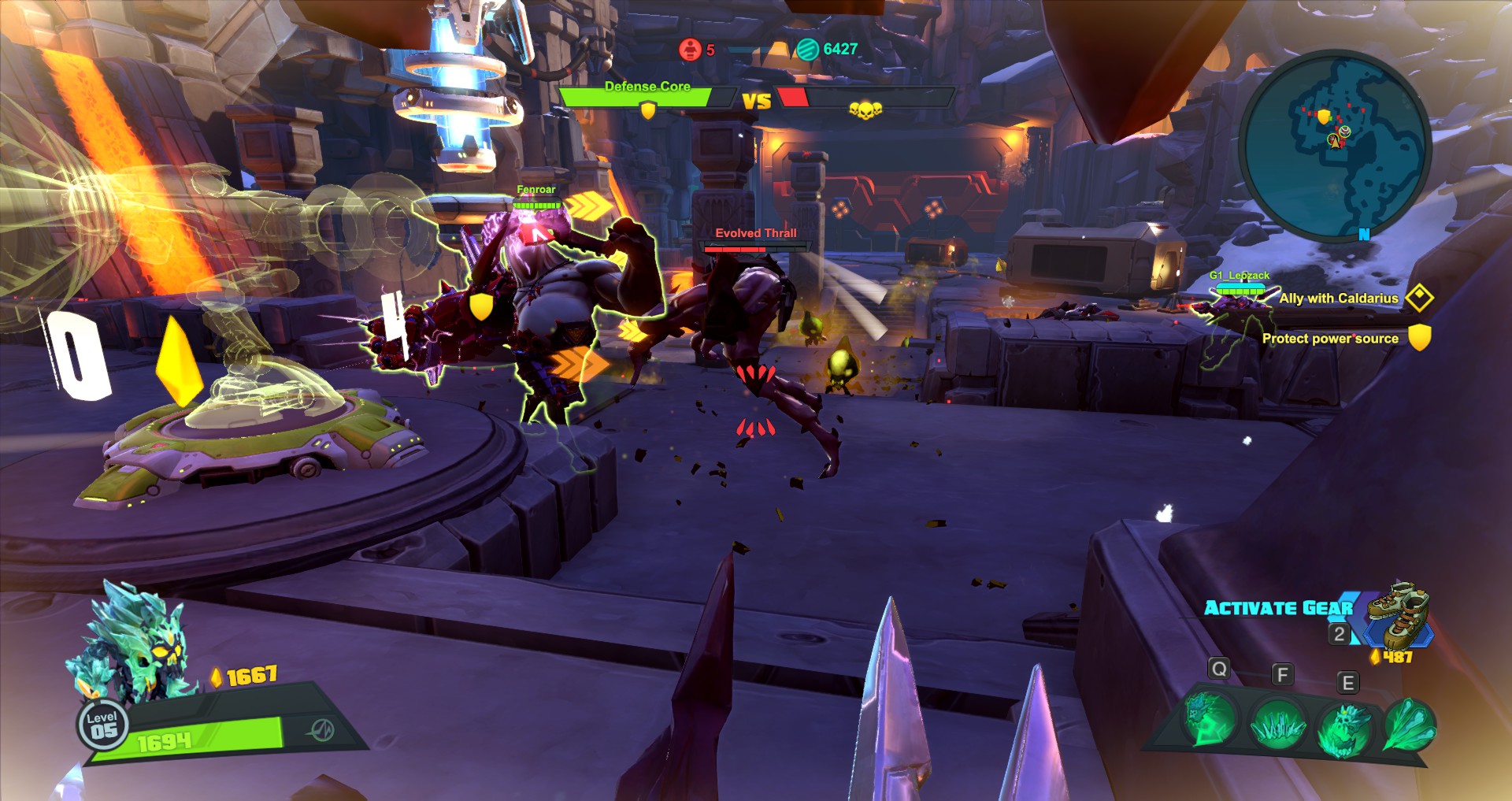Image resolution: width=1512 pixels, height=801 pixels.
Task: Click the circular minimap
Action: pos(1335,146)
